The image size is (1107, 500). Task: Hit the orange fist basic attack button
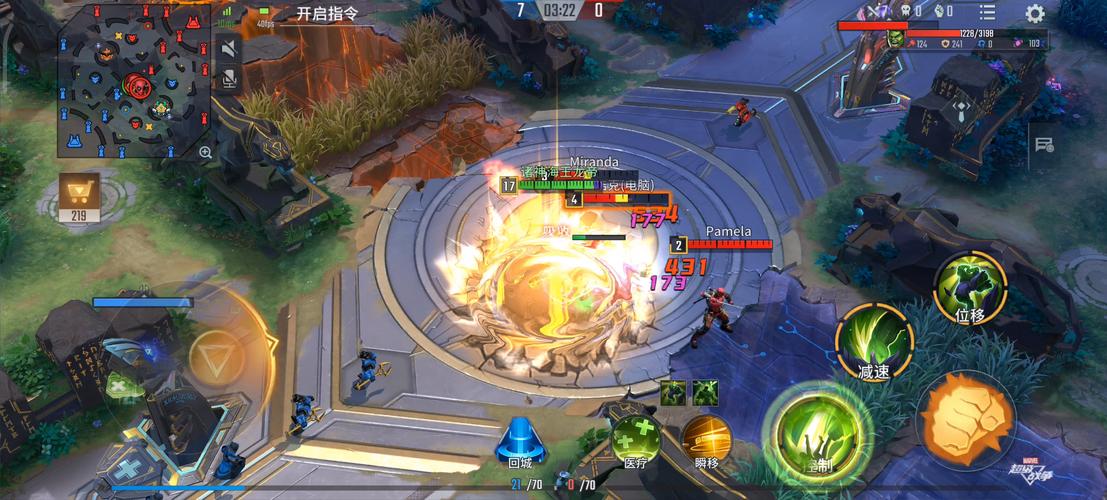point(966,419)
